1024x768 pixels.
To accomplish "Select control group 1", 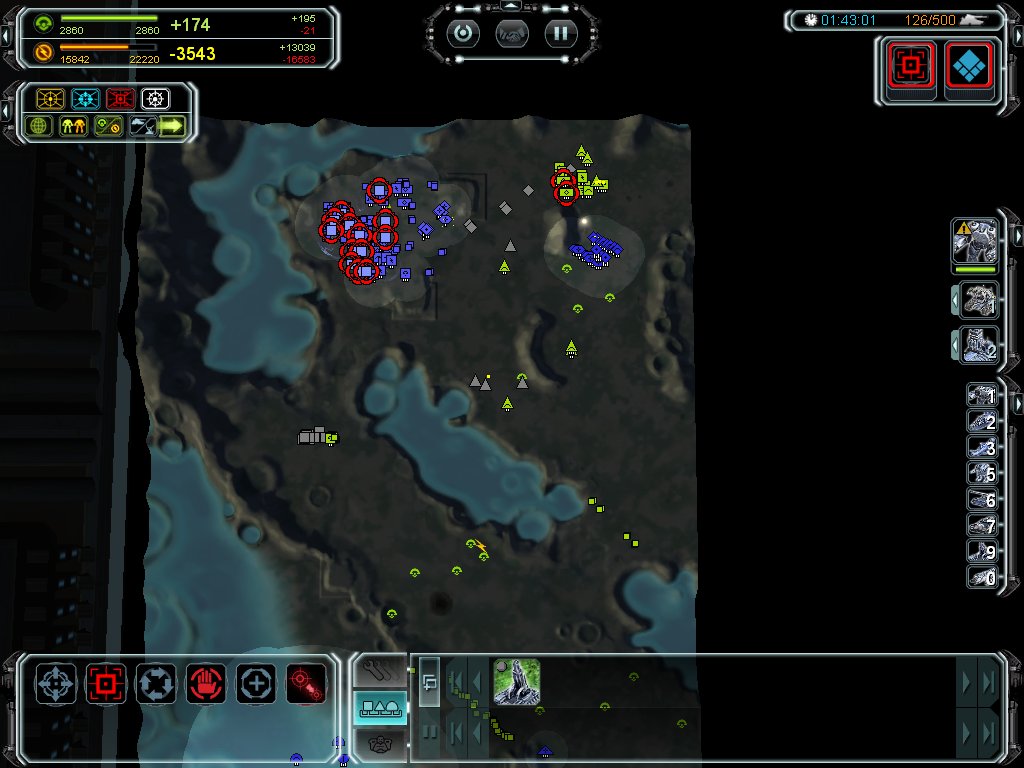I will click(982, 397).
